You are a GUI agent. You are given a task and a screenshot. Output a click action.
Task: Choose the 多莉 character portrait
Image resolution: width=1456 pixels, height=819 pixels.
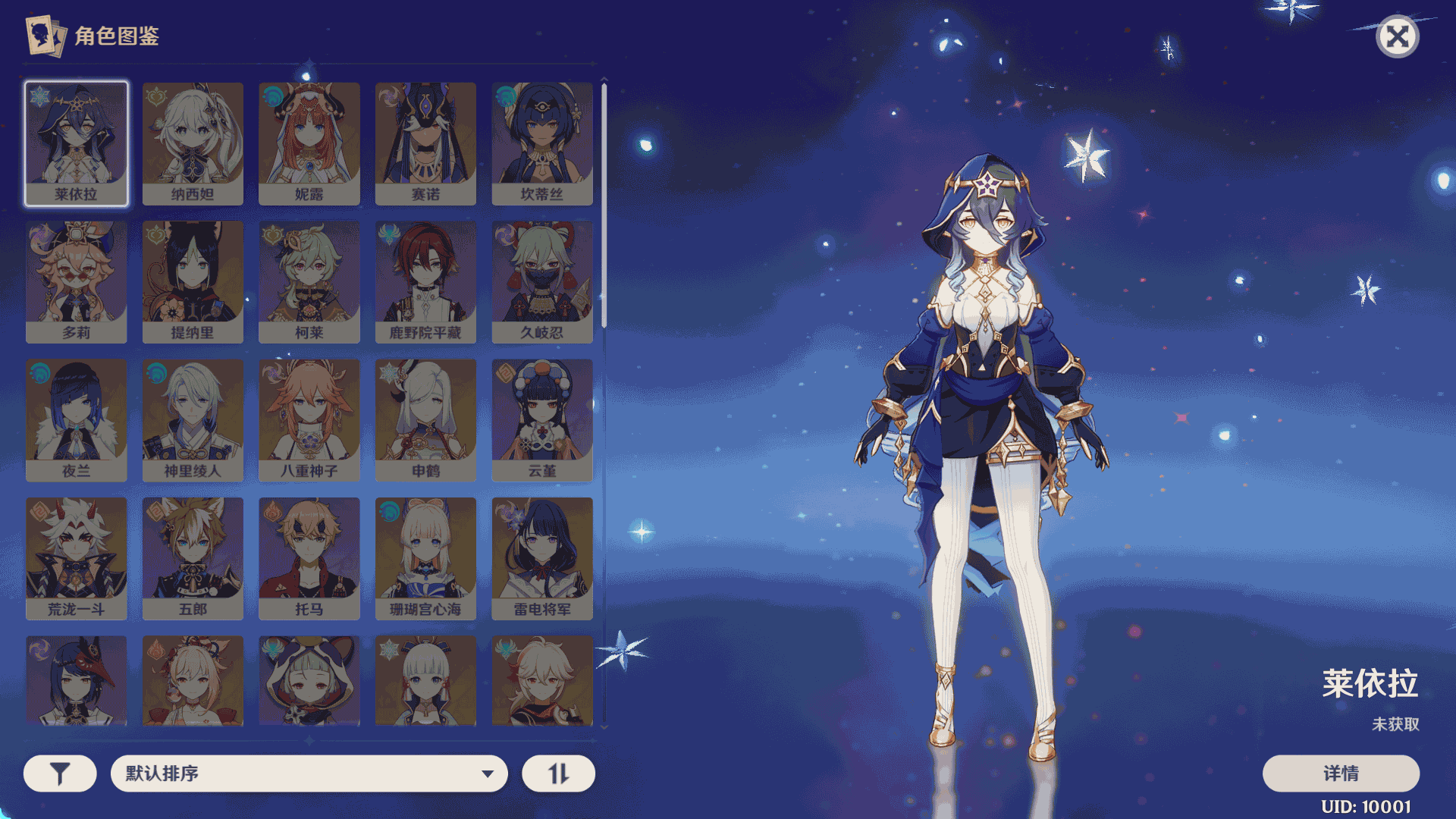pos(76,281)
